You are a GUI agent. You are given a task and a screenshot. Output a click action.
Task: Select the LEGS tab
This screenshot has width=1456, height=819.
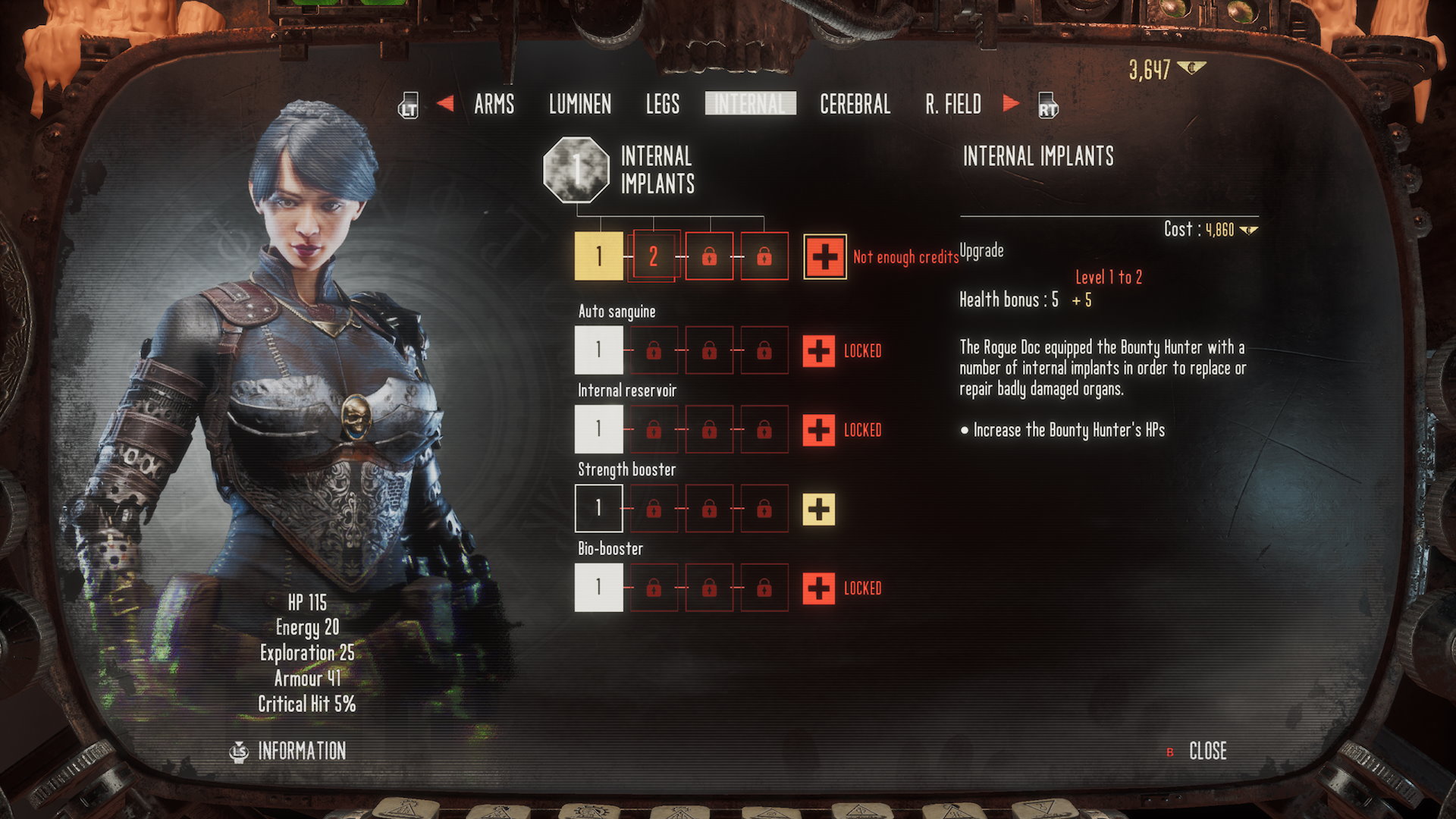coord(662,104)
